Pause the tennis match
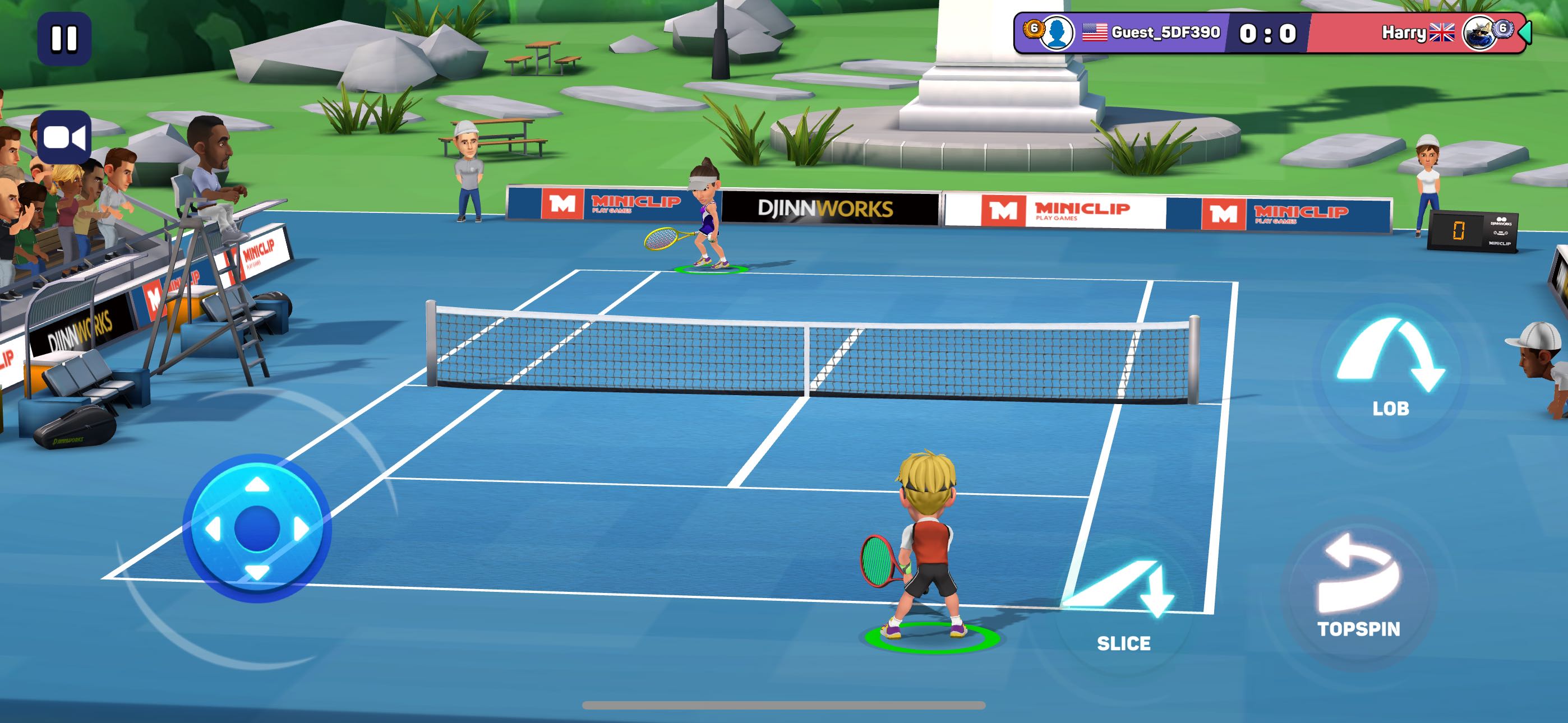Viewport: 1568px width, 723px height. (64, 38)
